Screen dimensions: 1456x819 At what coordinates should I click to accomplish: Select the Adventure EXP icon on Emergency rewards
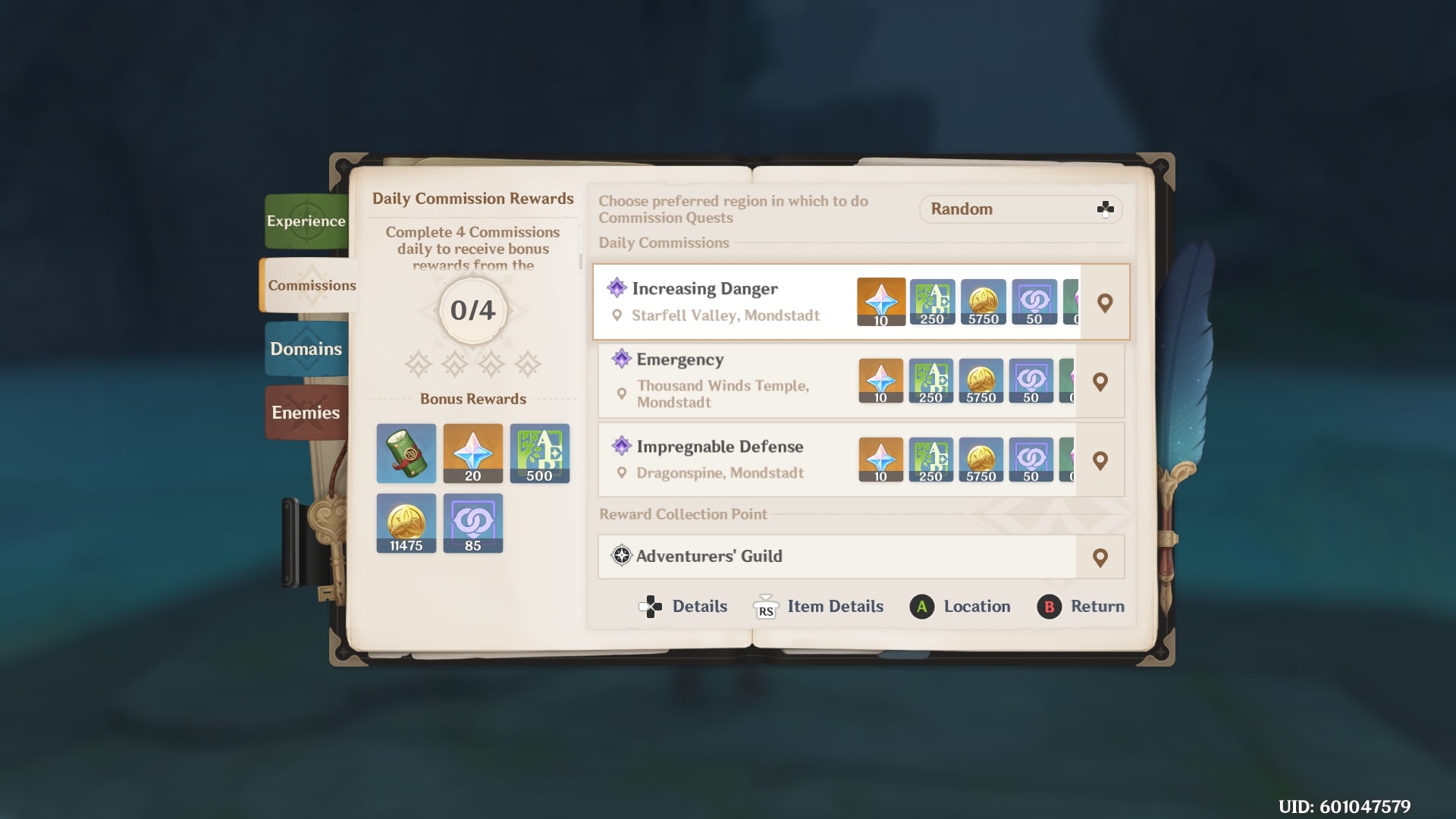pos(931,381)
